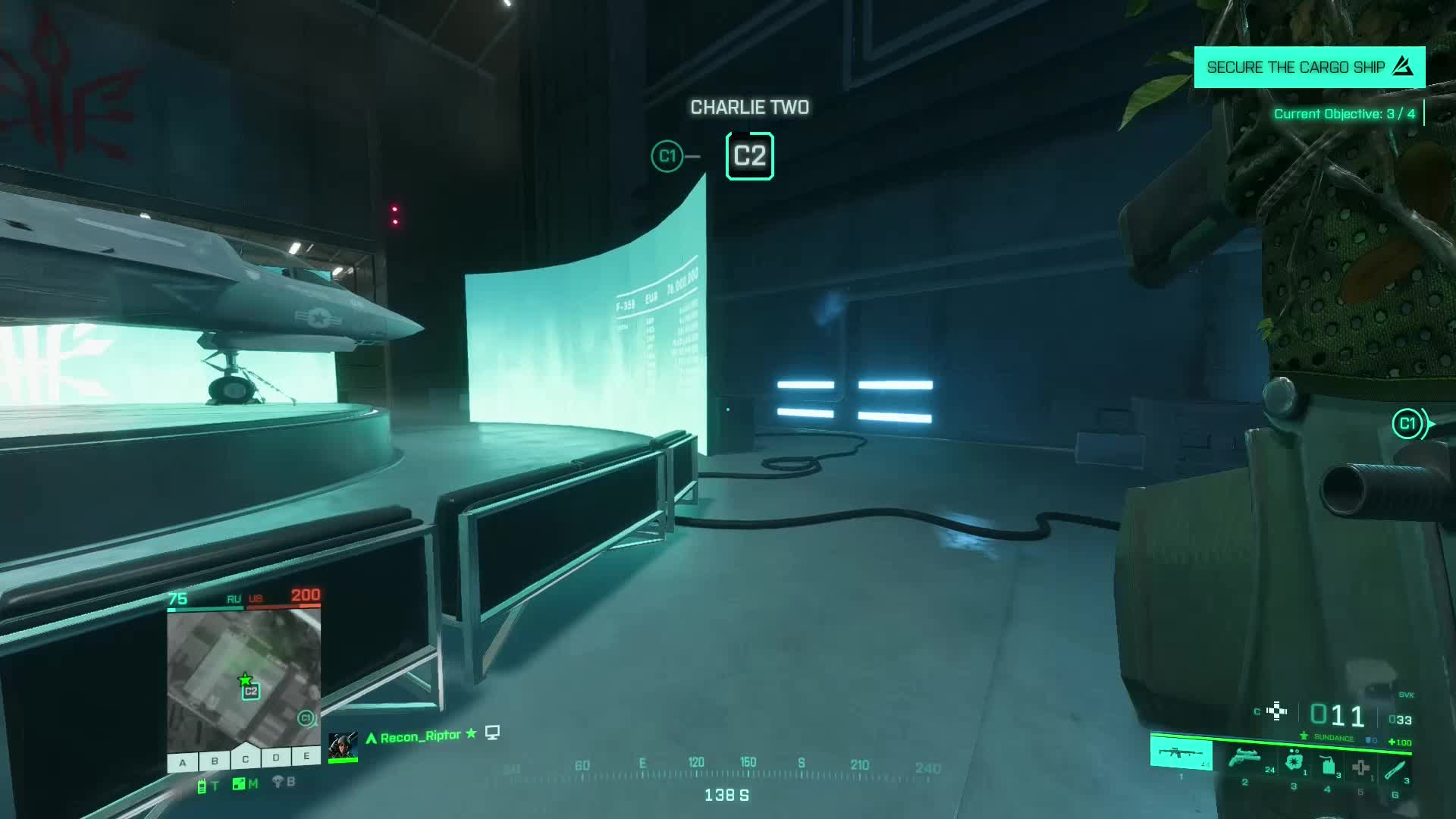Pick the medical cross item slot
This screenshot has height=819, width=1456.
pyautogui.click(x=1361, y=767)
